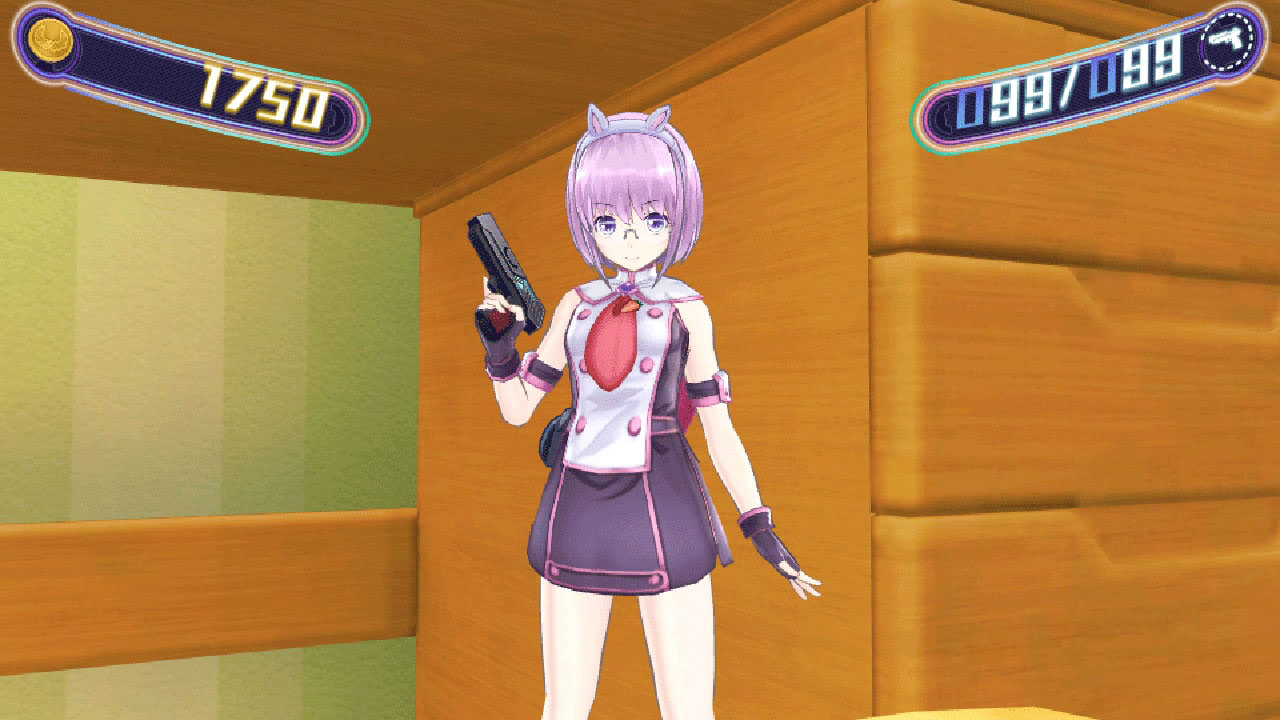The height and width of the screenshot is (720, 1280).
Task: Click the character's glasses
Action: [630, 230]
